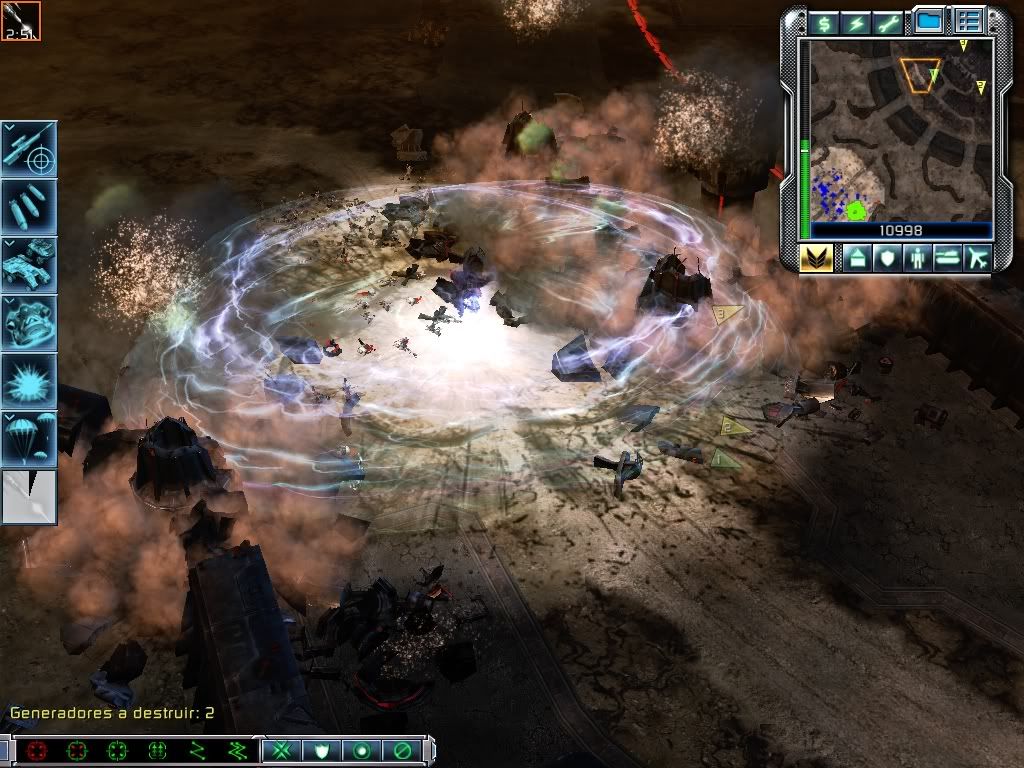This screenshot has width=1024, height=768.
Task: Open the blue folder tab
Action: [x=929, y=20]
